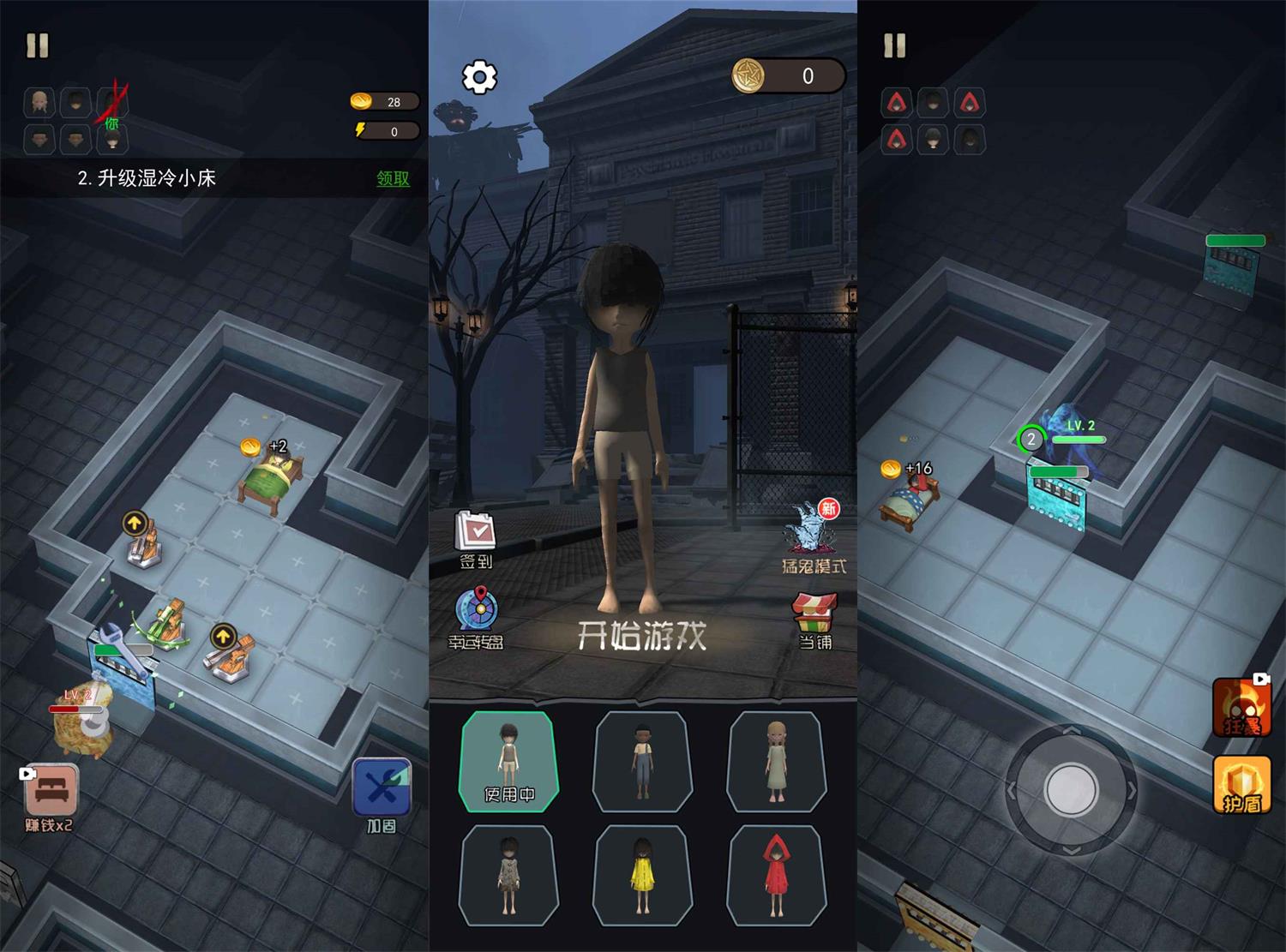Claim the 领取 quest reward

pyautogui.click(x=392, y=180)
